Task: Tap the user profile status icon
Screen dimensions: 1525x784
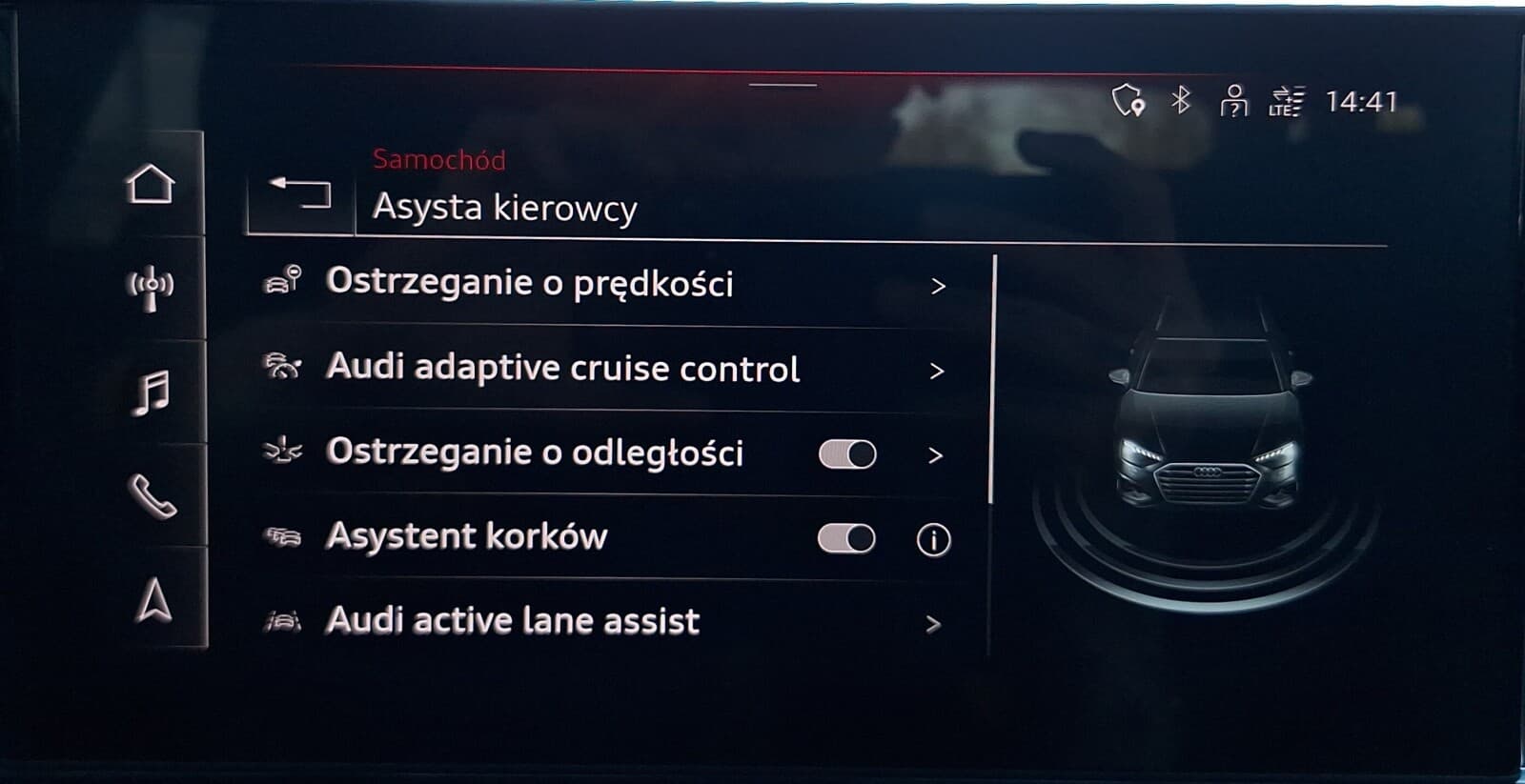Action: point(1233,100)
